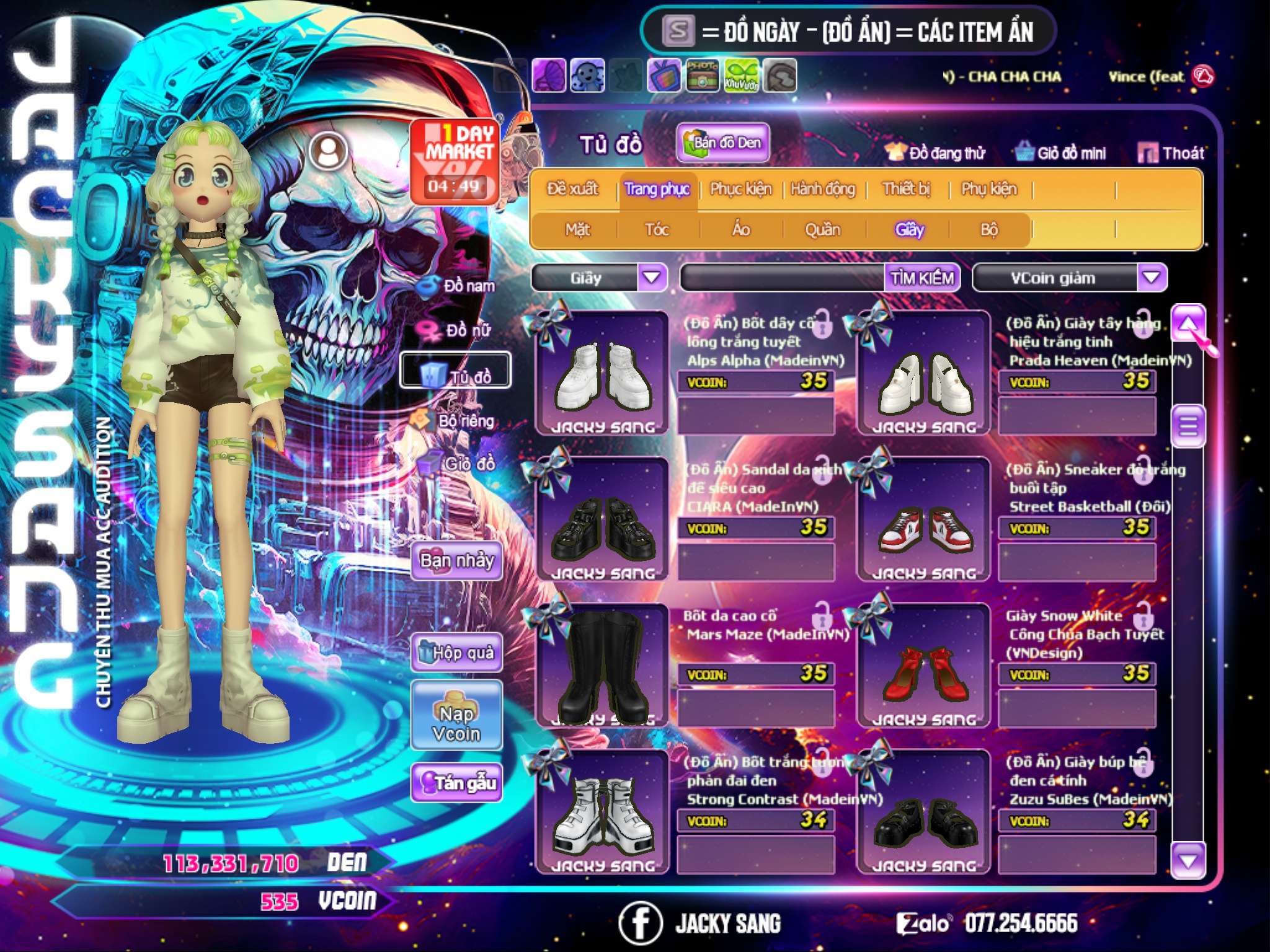Open the Giày category dropdown
Viewport: 1270px width, 952px height.
click(x=652, y=278)
